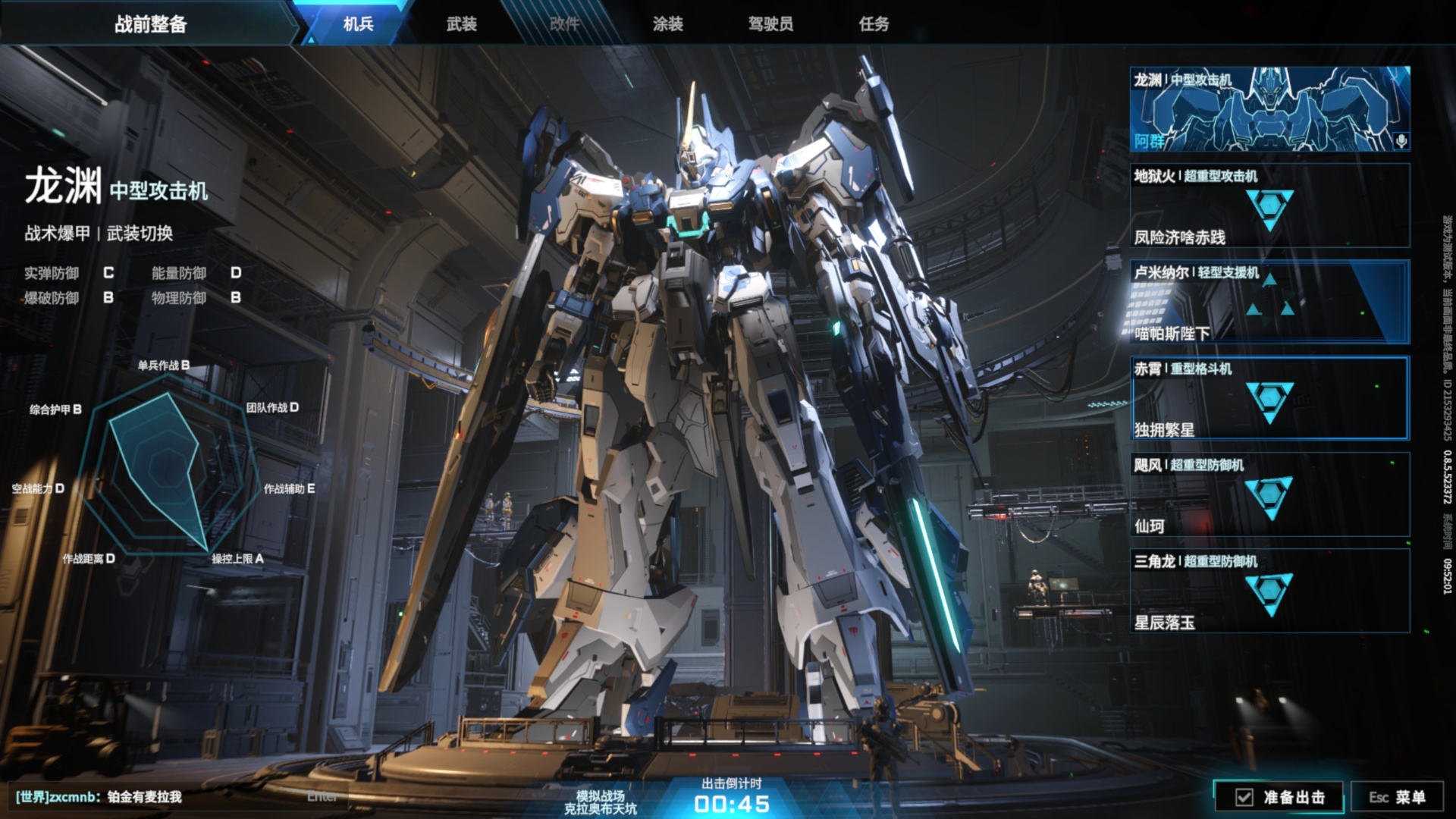Pick the 赤霄 重型格斗机 player row
The width and height of the screenshot is (1456, 819).
1269,398
